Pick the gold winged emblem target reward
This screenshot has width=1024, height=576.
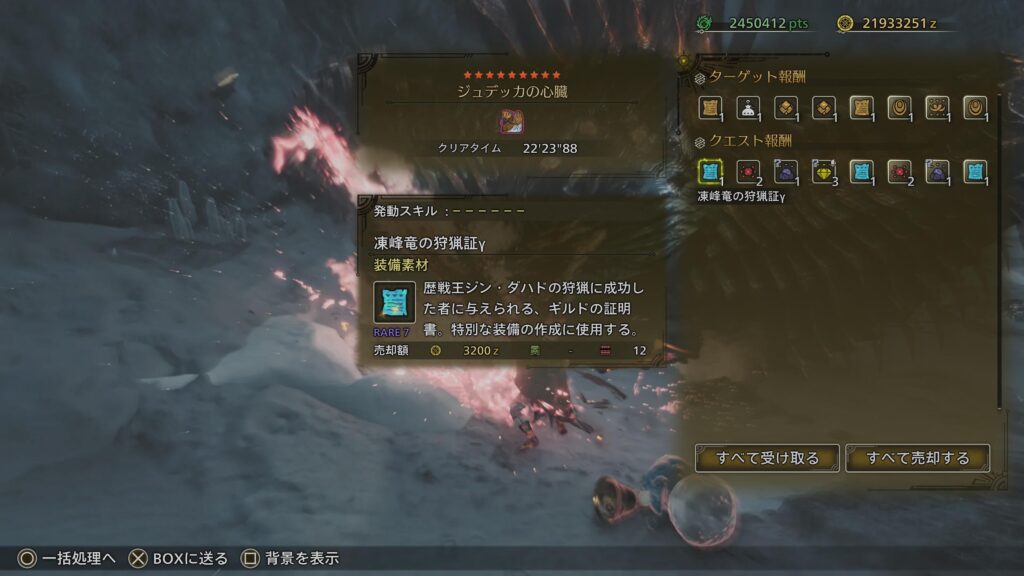pos(937,108)
